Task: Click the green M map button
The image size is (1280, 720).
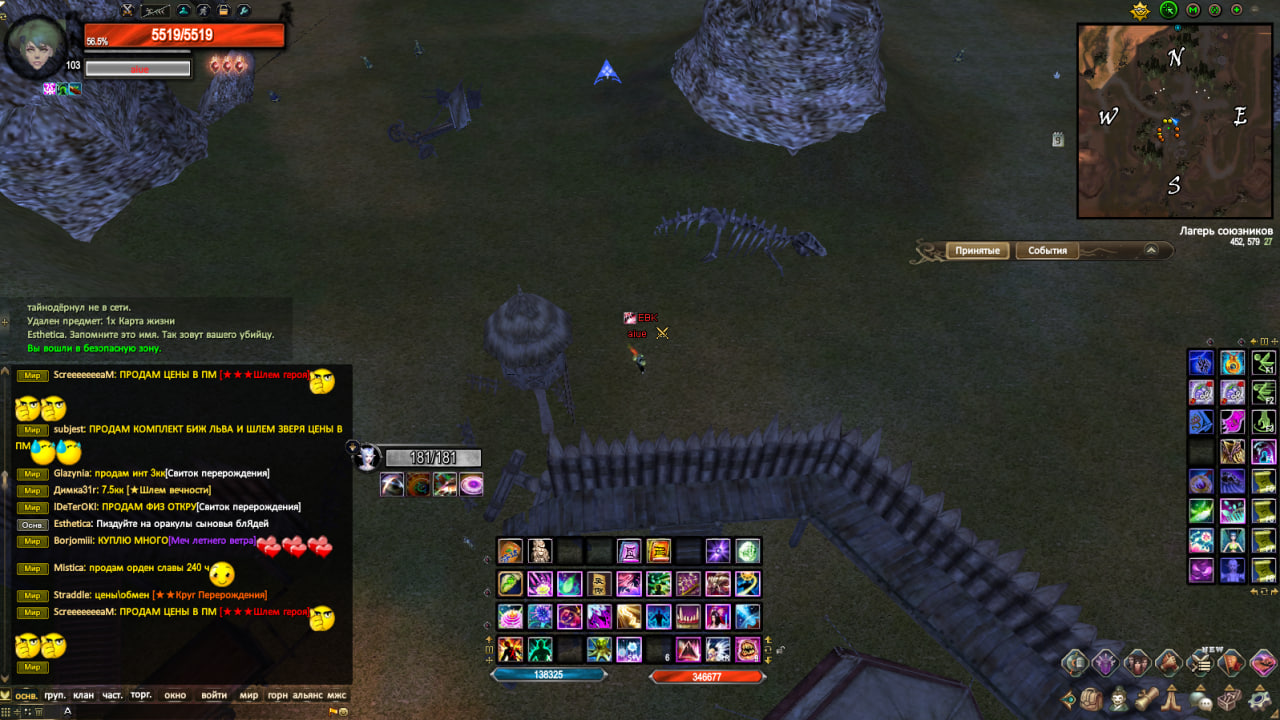Action: [1192, 10]
